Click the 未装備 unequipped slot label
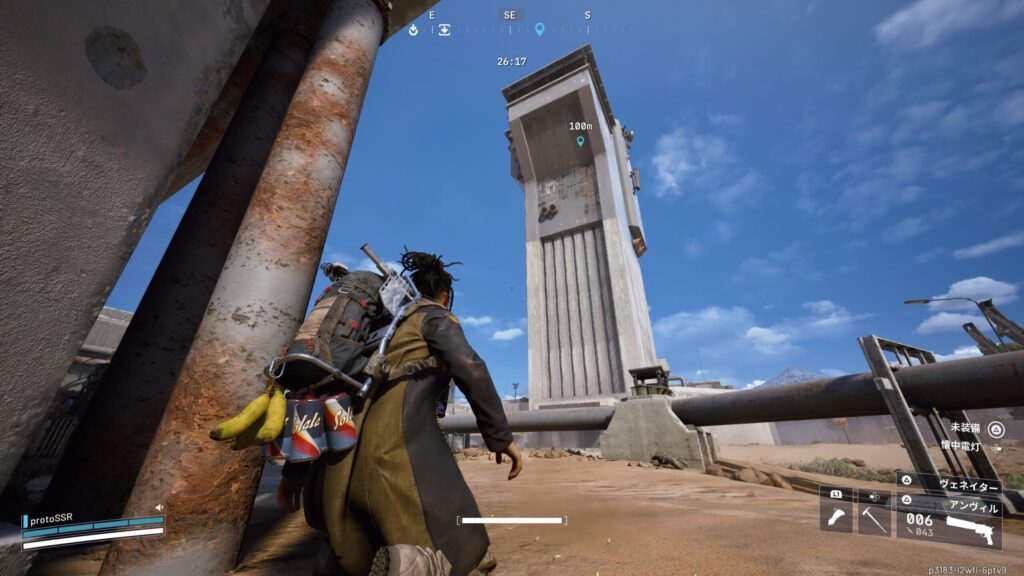The width and height of the screenshot is (1024, 576). click(966, 429)
